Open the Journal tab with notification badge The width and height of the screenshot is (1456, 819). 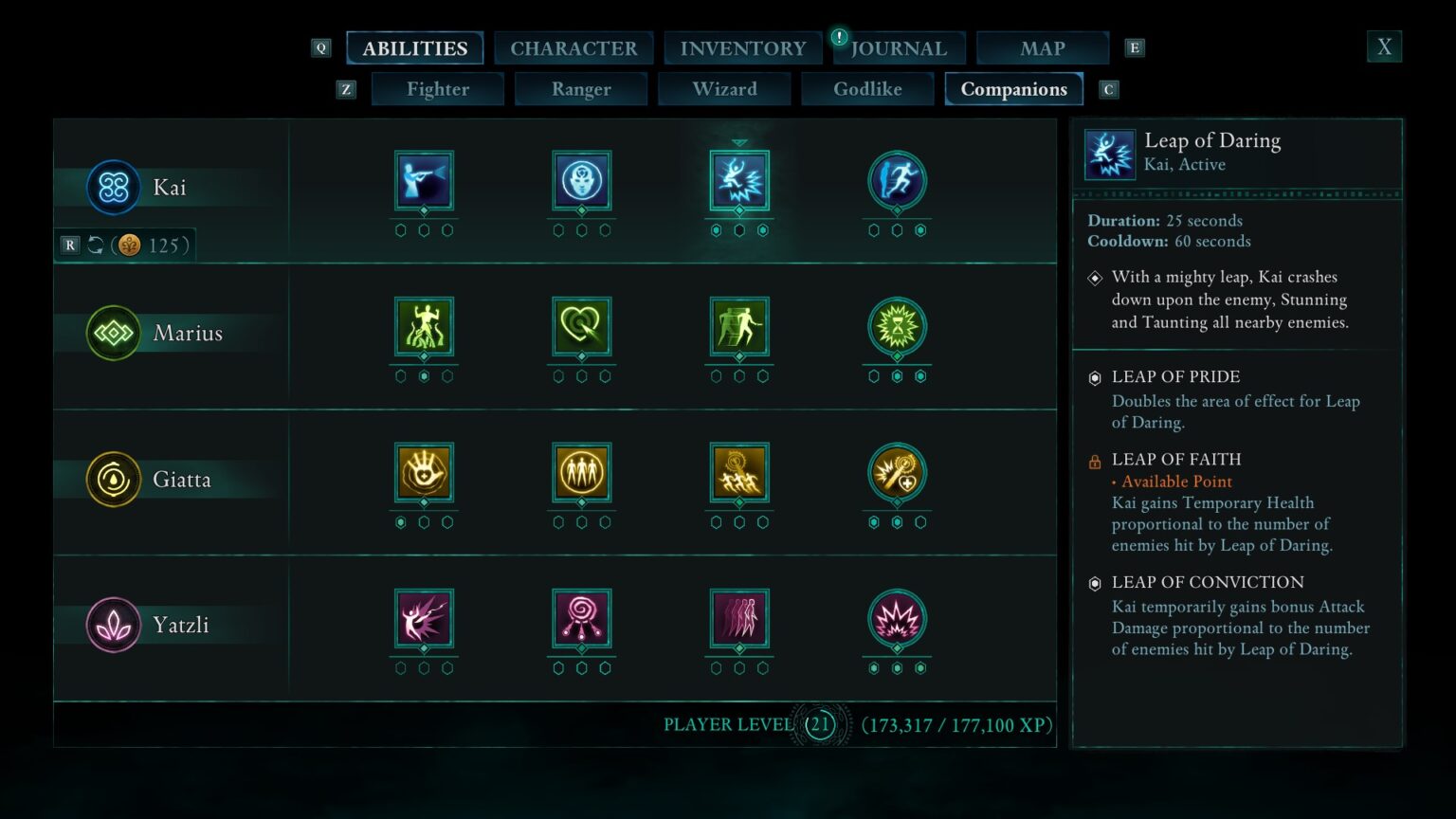click(898, 47)
